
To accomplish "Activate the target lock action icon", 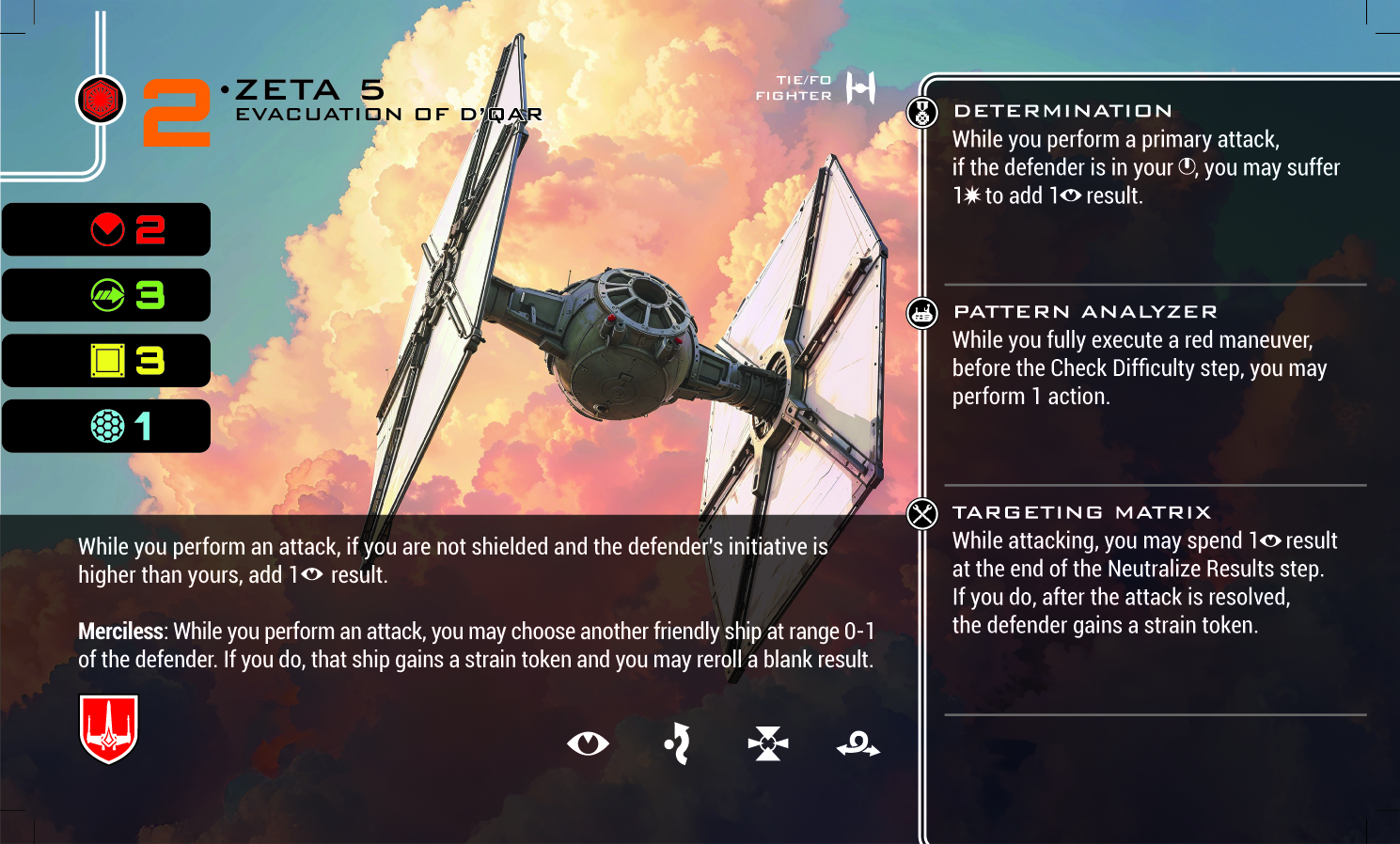I will [x=768, y=744].
